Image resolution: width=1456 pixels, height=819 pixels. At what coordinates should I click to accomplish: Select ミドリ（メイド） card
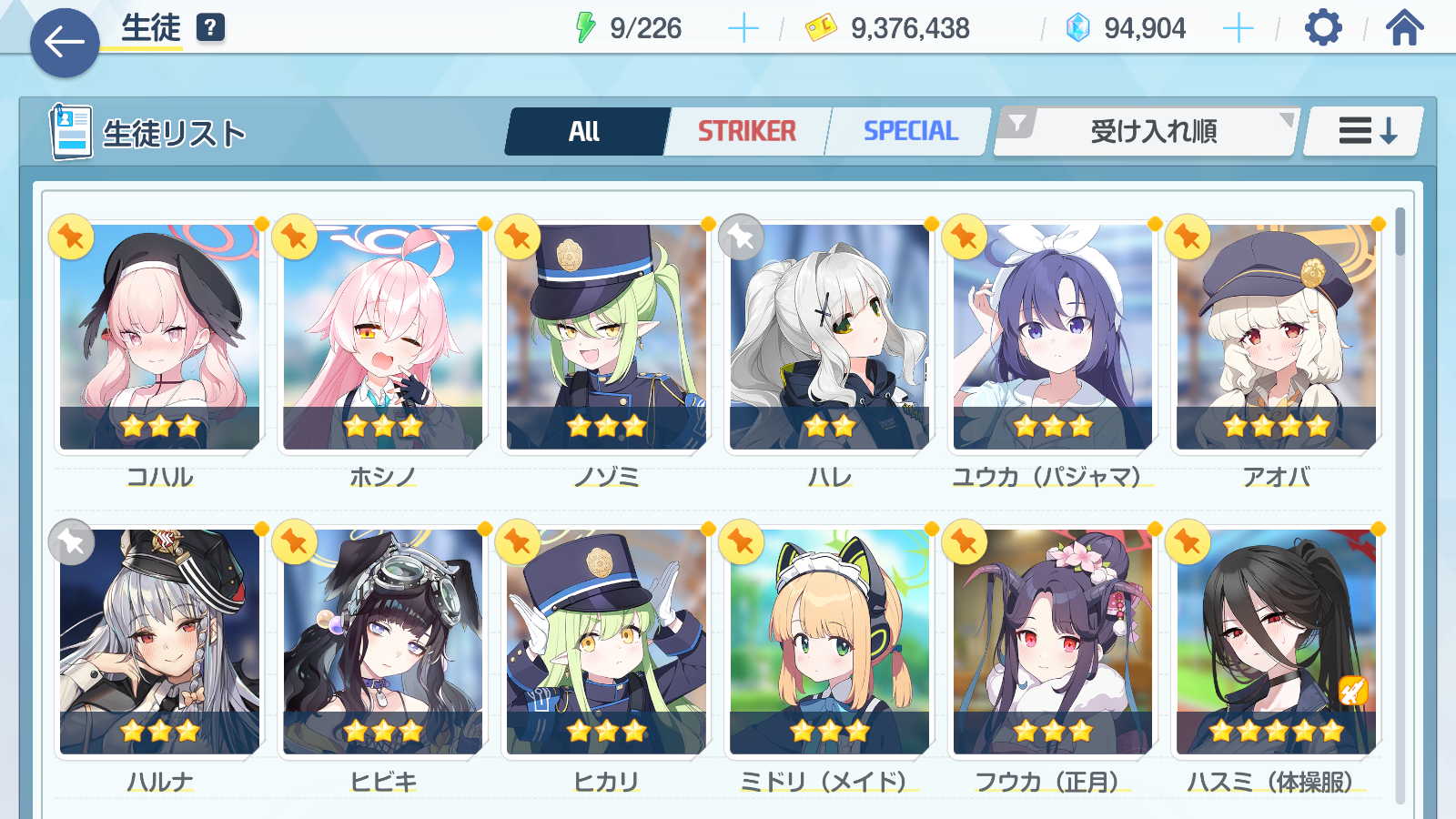click(x=829, y=642)
